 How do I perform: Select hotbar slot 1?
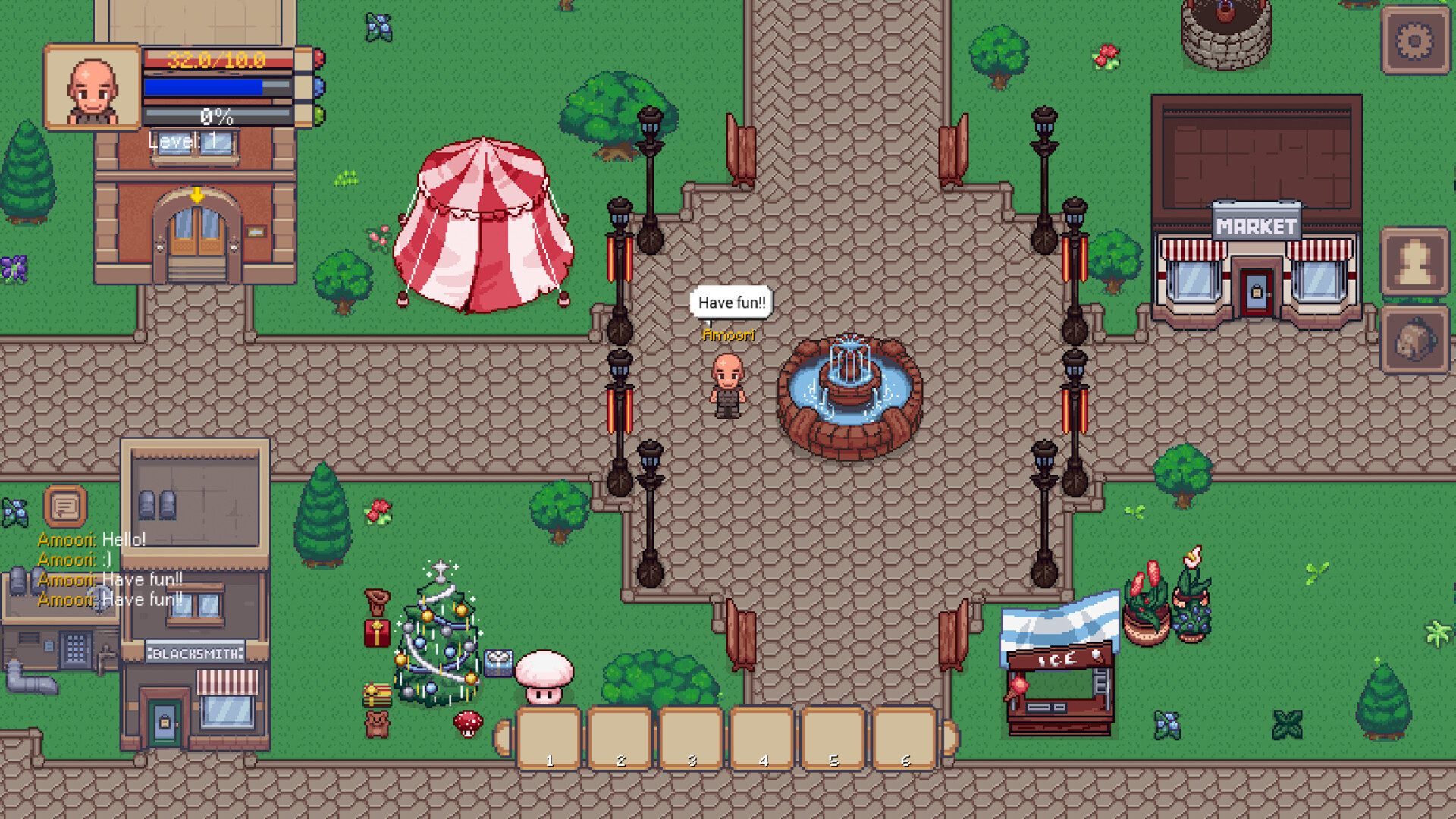[550, 739]
